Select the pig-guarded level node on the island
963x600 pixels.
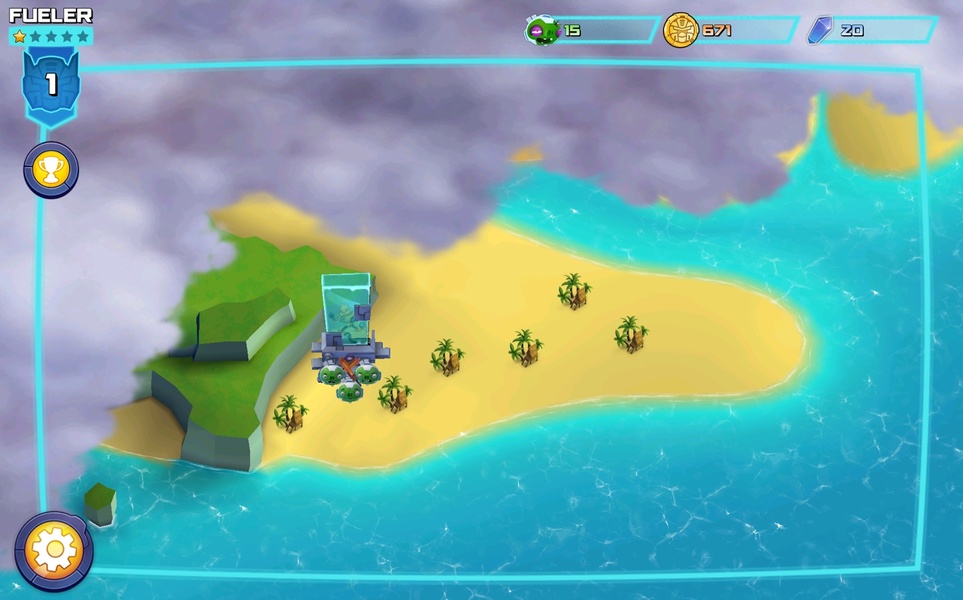tap(347, 340)
